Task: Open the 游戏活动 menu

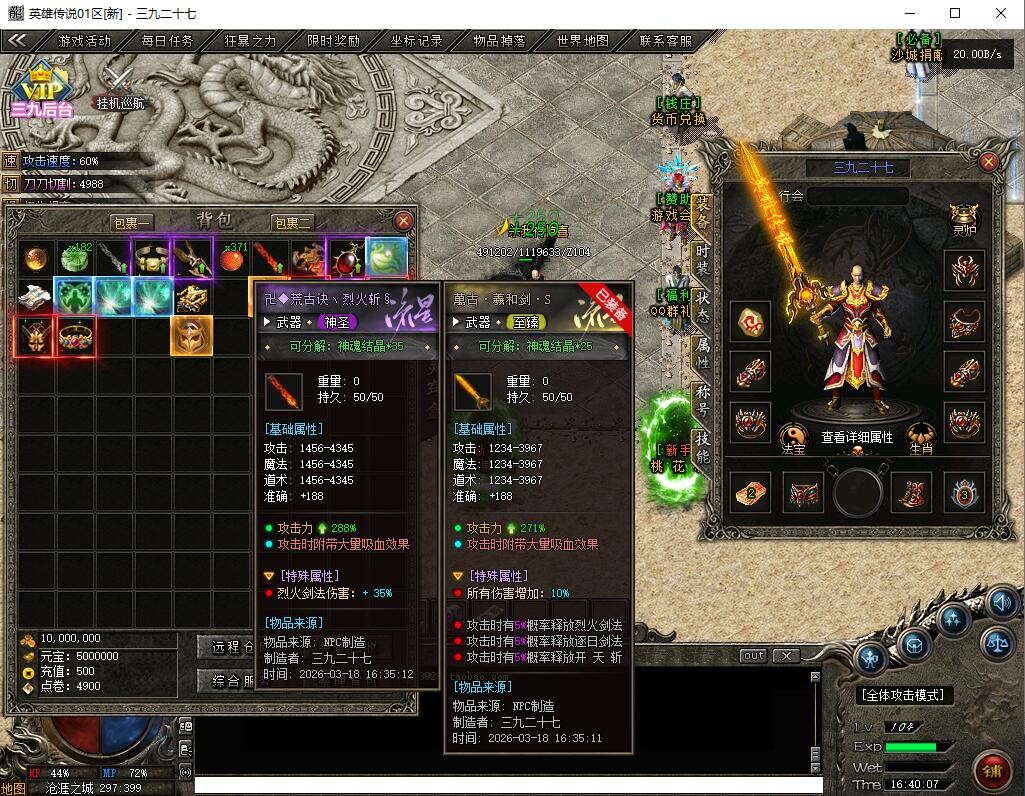Action: pyautogui.click(x=85, y=41)
